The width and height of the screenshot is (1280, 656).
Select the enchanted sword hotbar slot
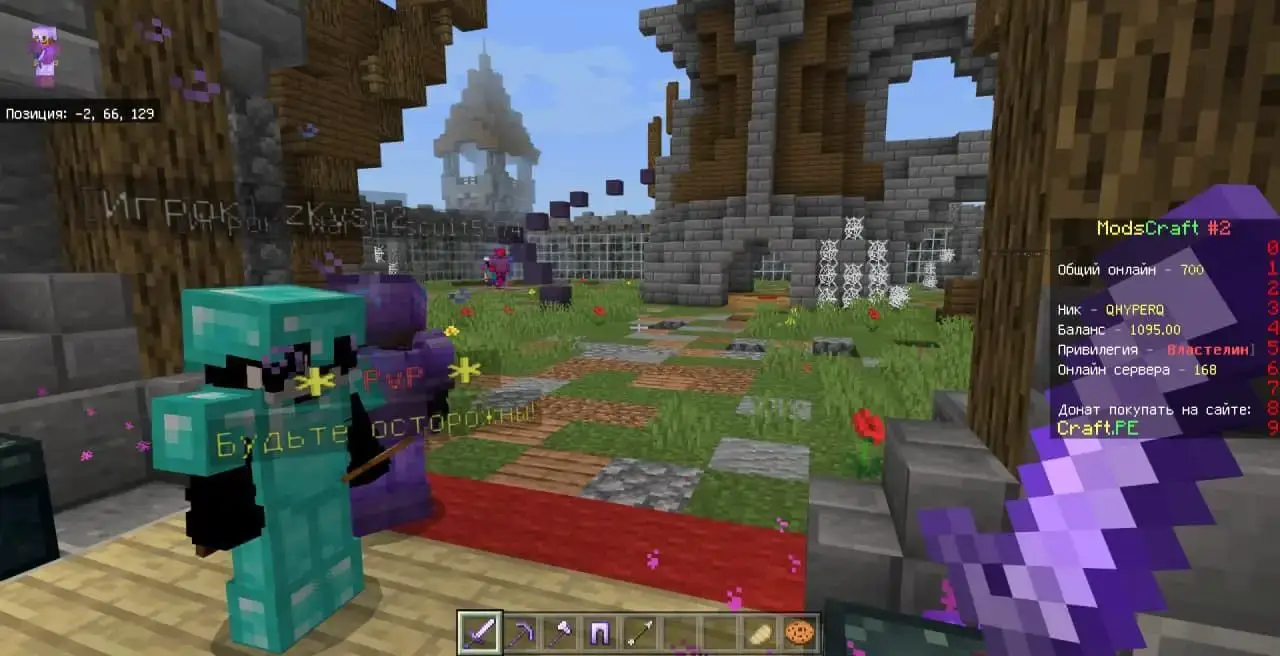coord(479,633)
